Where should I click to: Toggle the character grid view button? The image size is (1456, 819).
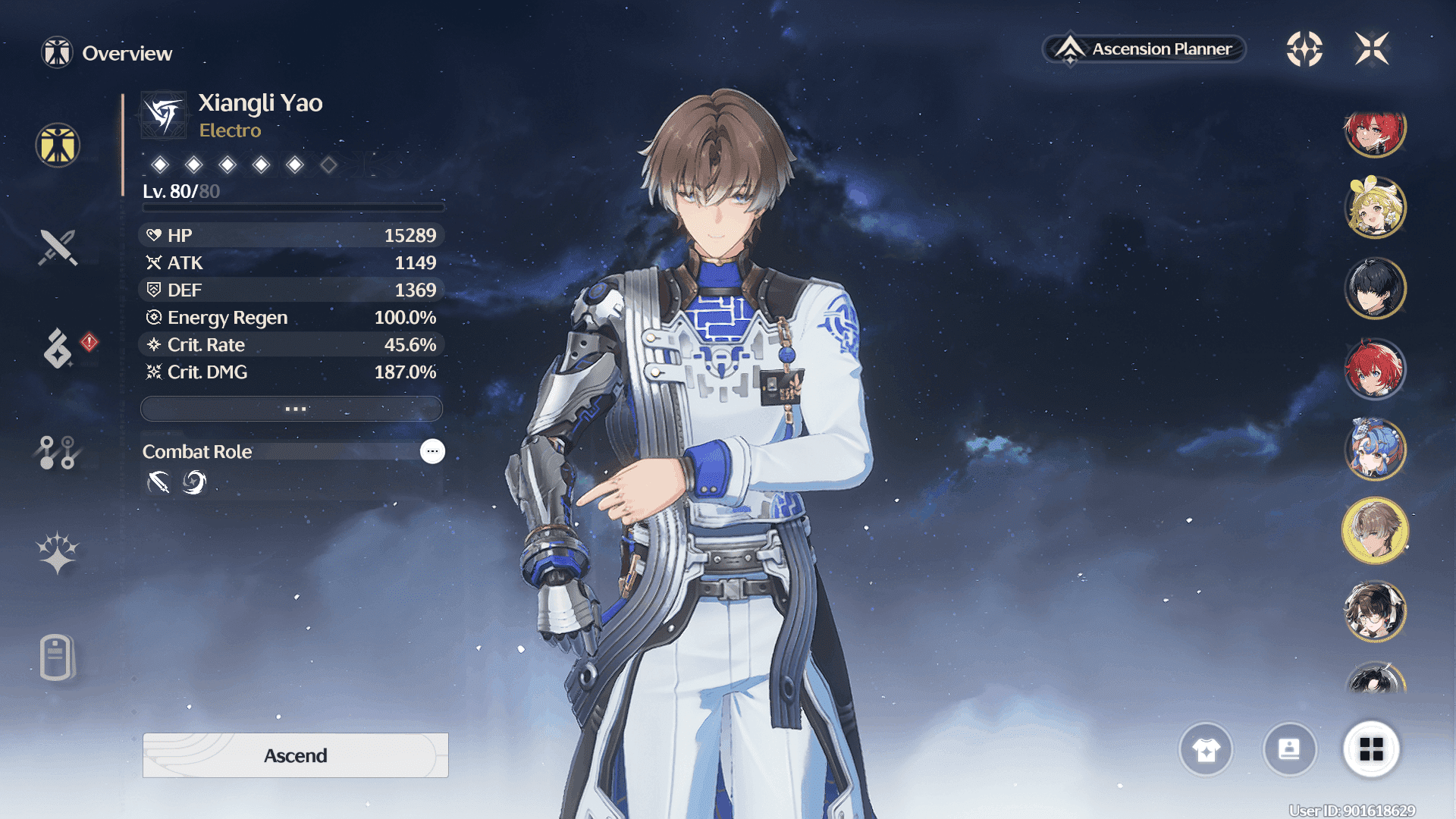pos(1371,749)
